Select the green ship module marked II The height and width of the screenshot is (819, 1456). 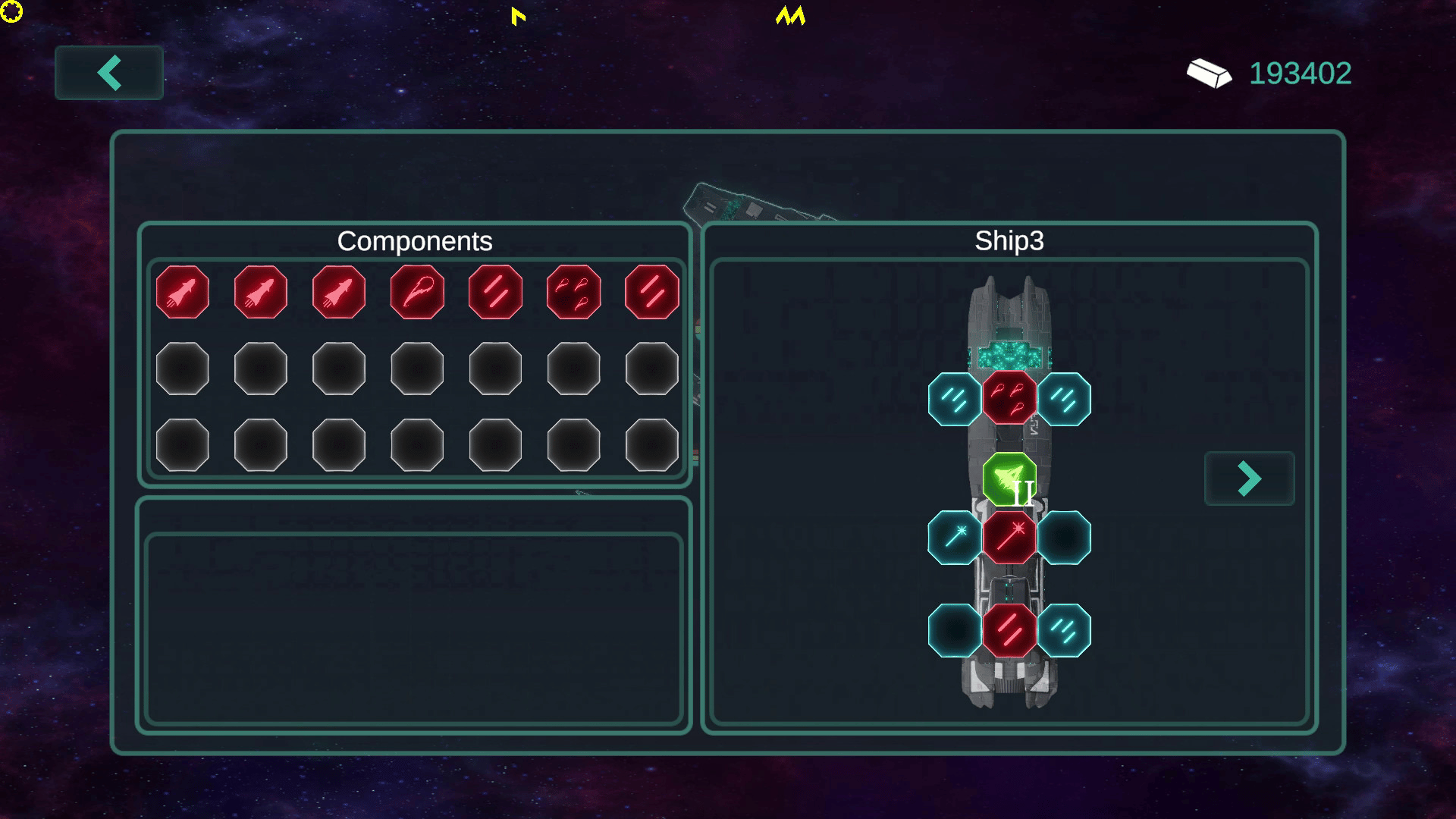1009,479
